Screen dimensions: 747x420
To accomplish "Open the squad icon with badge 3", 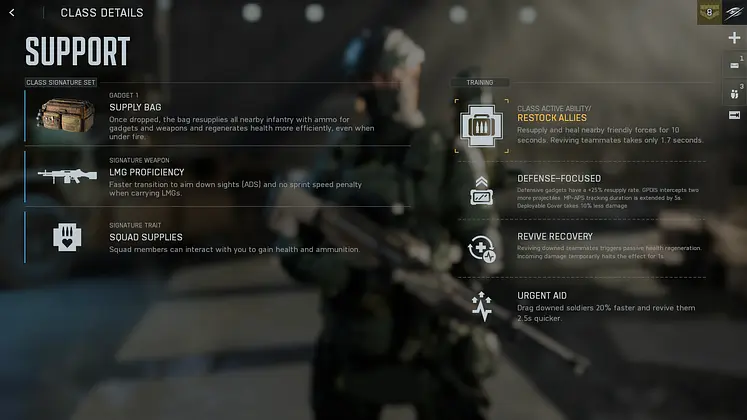I will [735, 91].
